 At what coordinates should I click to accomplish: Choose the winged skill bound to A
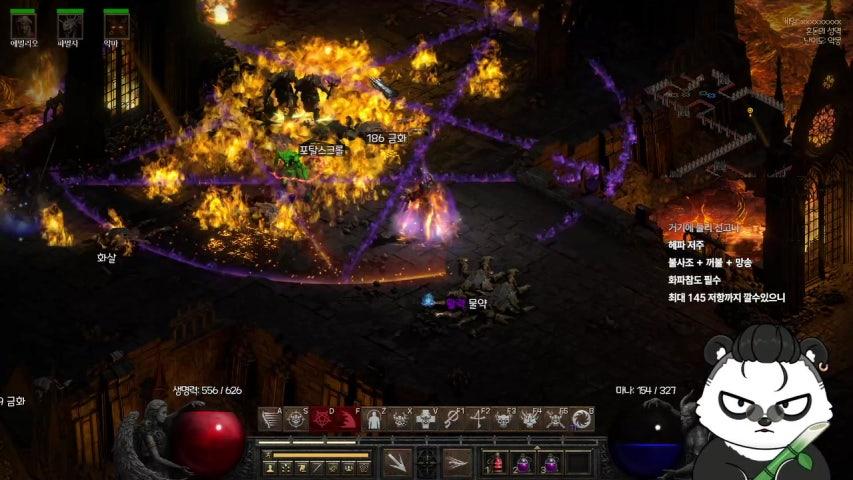click(x=270, y=420)
